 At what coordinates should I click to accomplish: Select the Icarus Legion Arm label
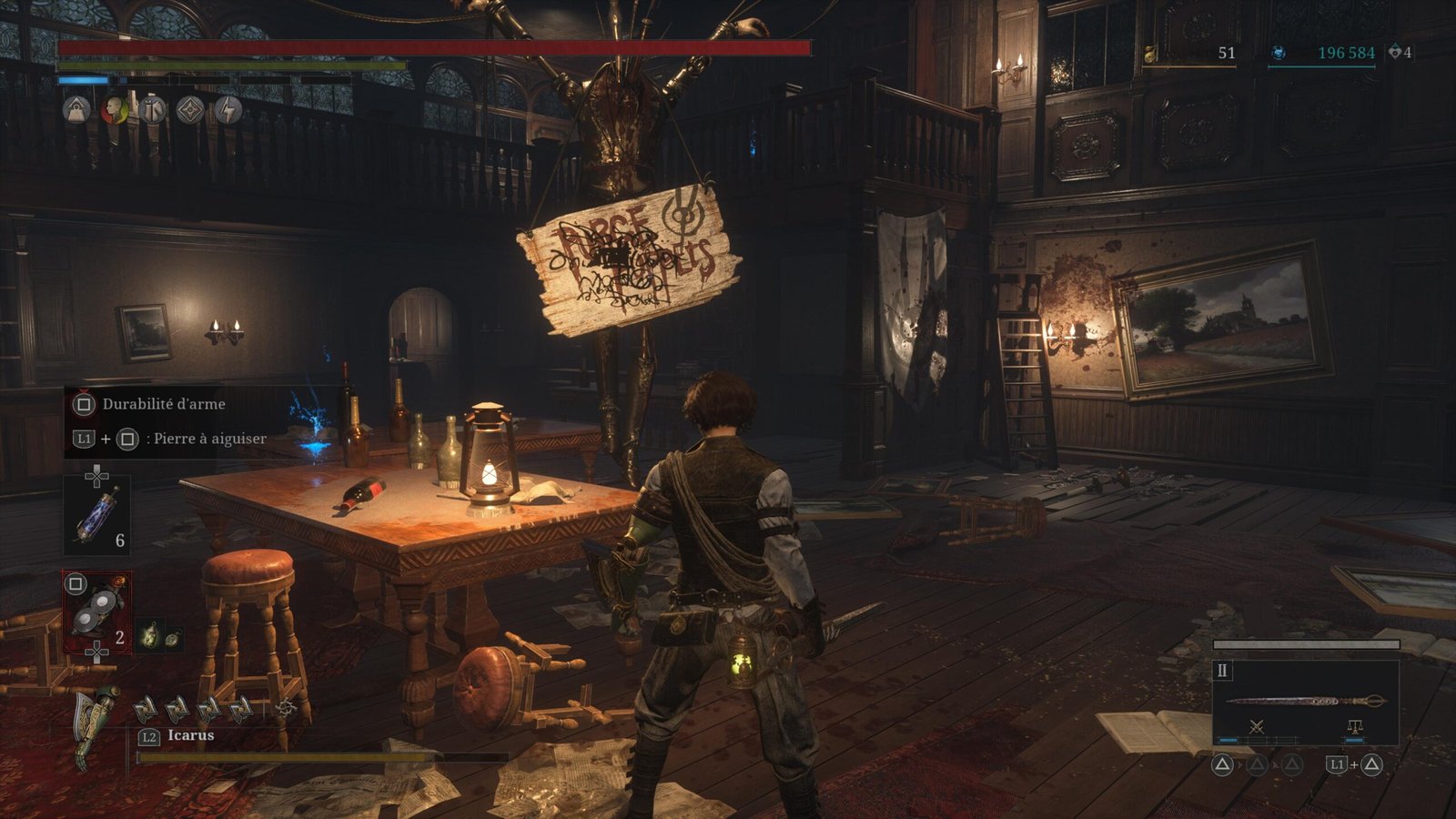click(191, 735)
